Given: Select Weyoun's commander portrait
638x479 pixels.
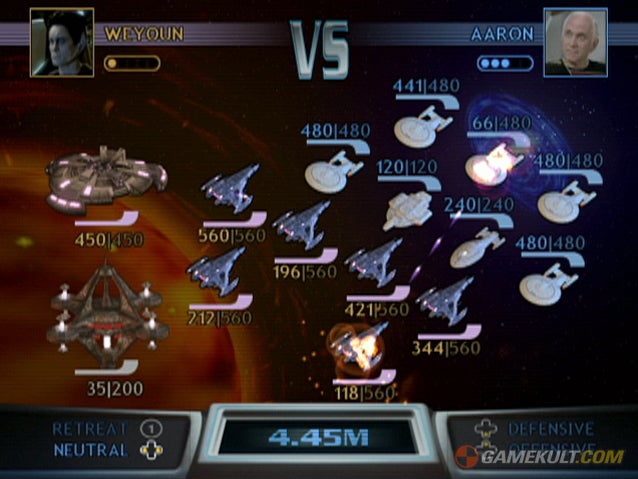Looking at the screenshot, I should click(62, 43).
